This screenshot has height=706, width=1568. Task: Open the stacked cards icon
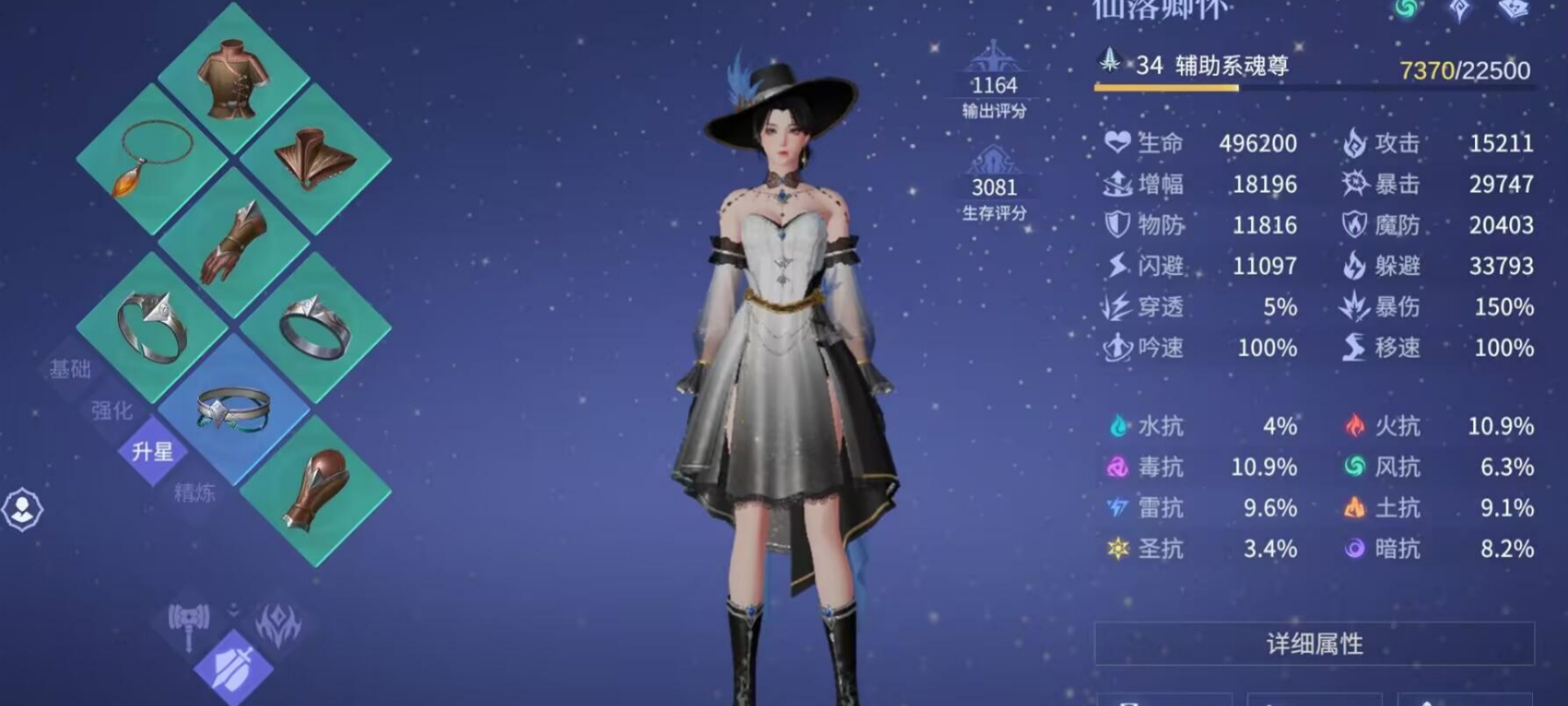tap(1513, 9)
